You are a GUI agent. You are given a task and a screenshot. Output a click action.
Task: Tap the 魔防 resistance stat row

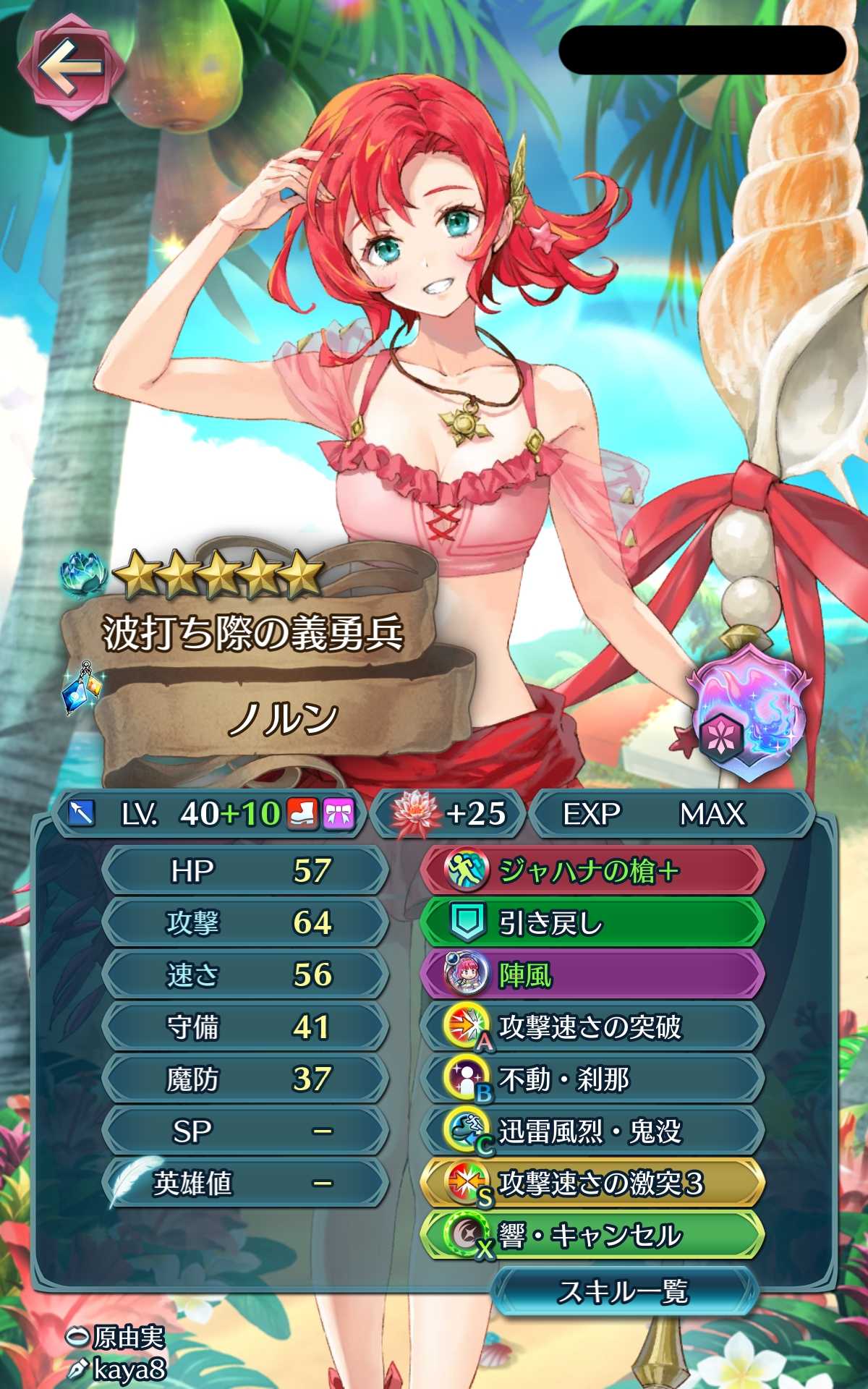click(x=244, y=1079)
